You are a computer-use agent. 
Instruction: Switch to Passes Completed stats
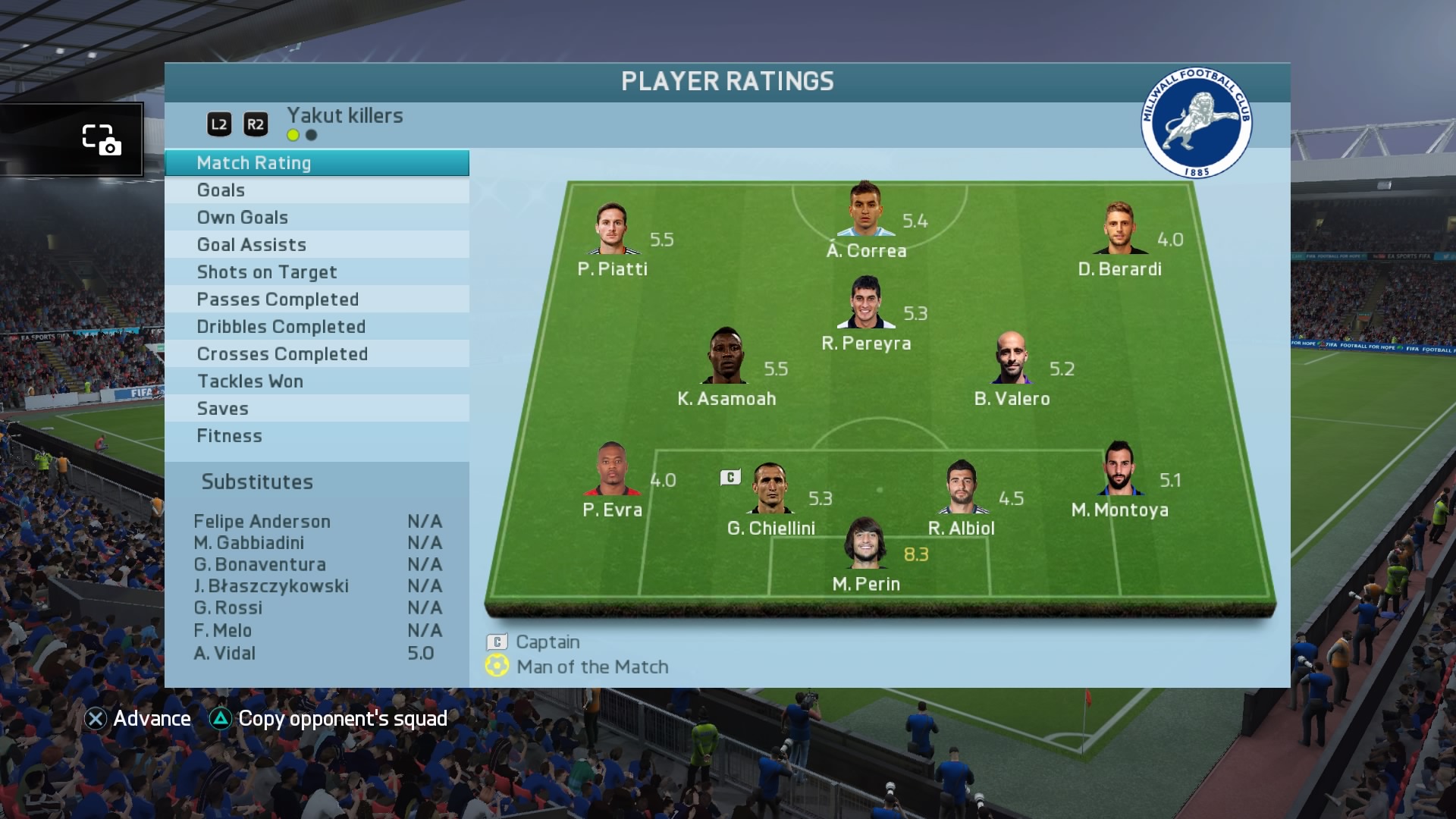tap(316, 300)
